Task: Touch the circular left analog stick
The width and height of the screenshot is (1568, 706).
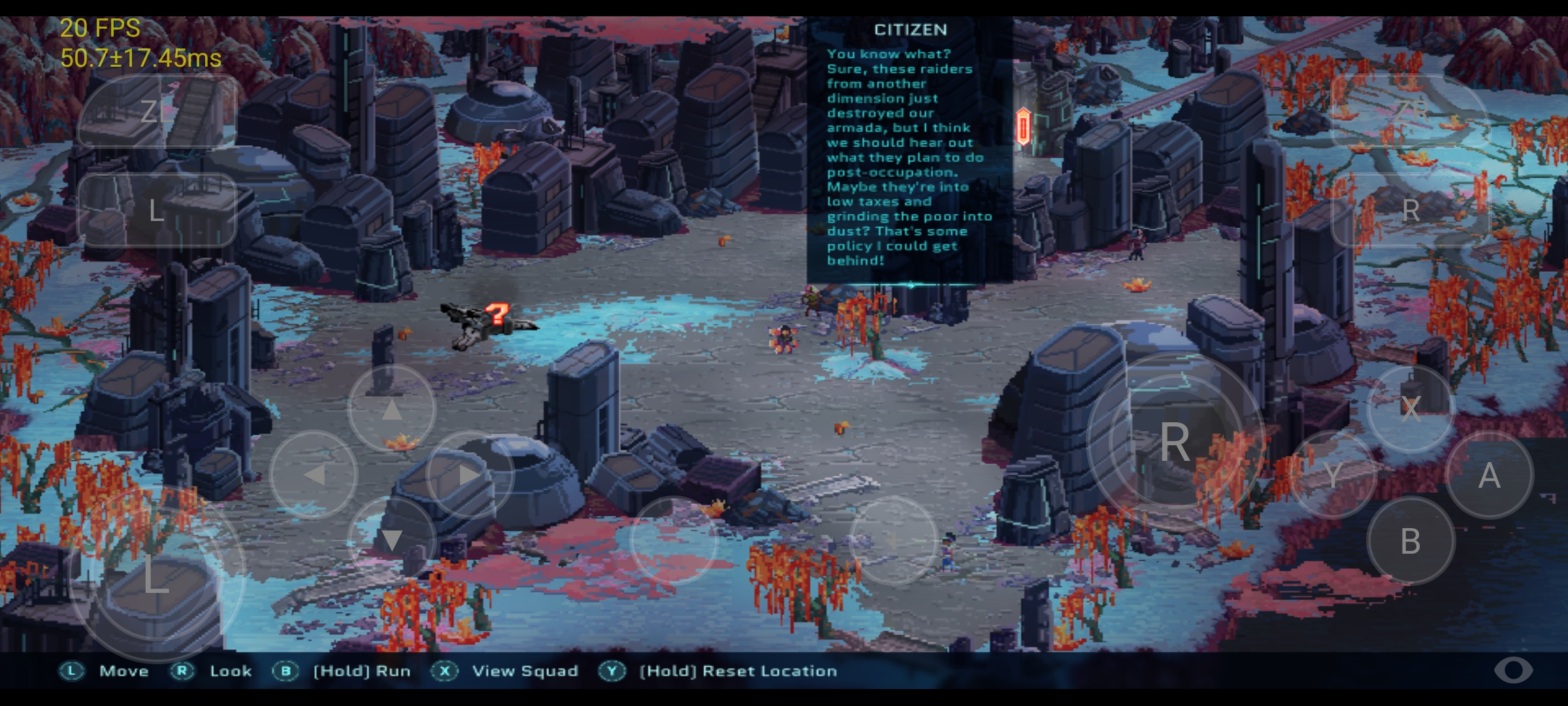Action: tap(157, 575)
